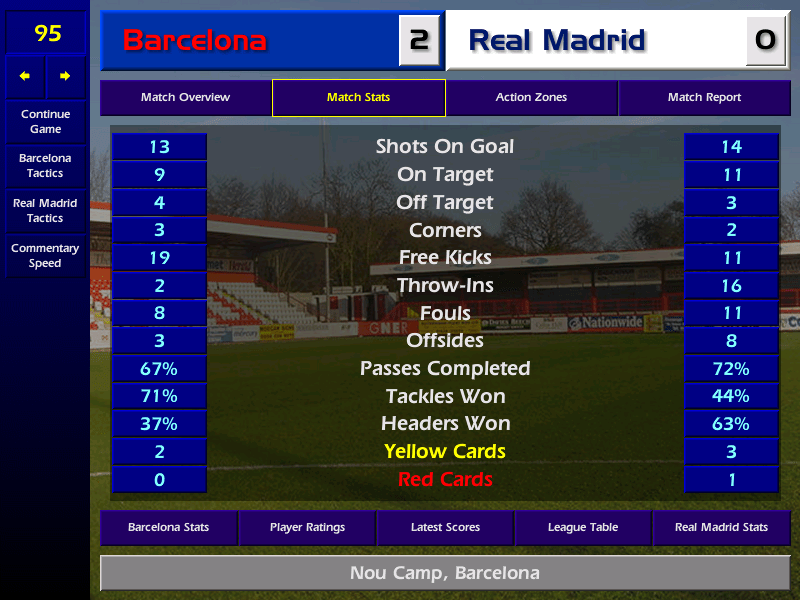800x600 pixels.
Task: Click the Barcelona team name header
Action: point(250,41)
